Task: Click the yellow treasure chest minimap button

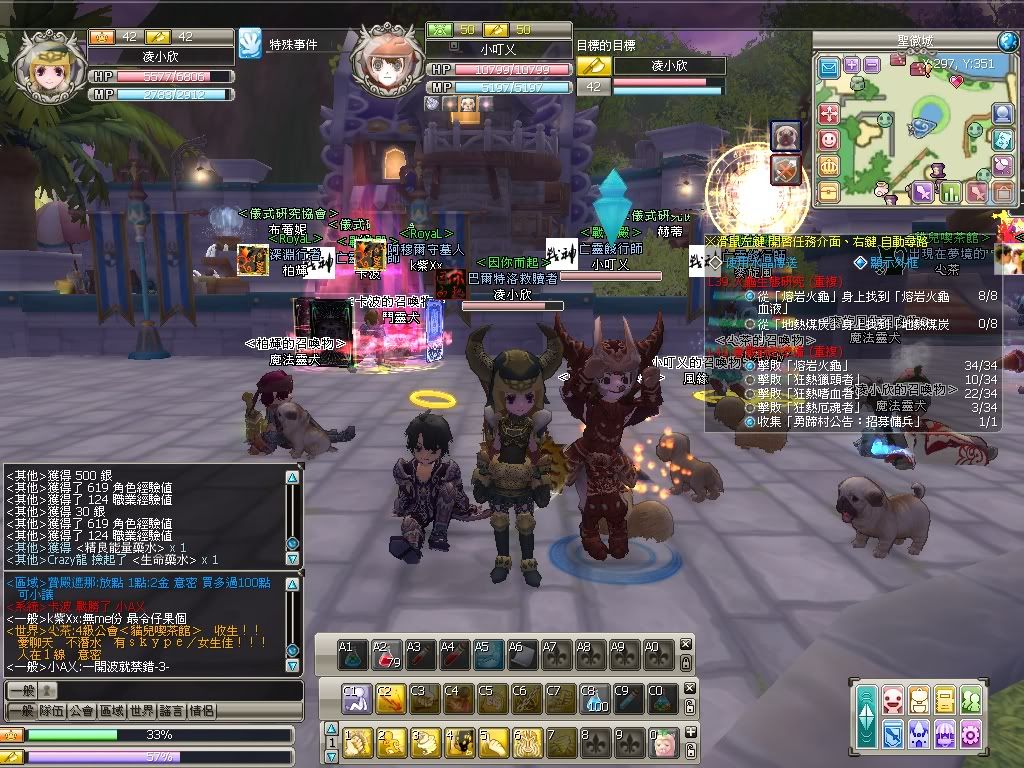Action: point(829,190)
